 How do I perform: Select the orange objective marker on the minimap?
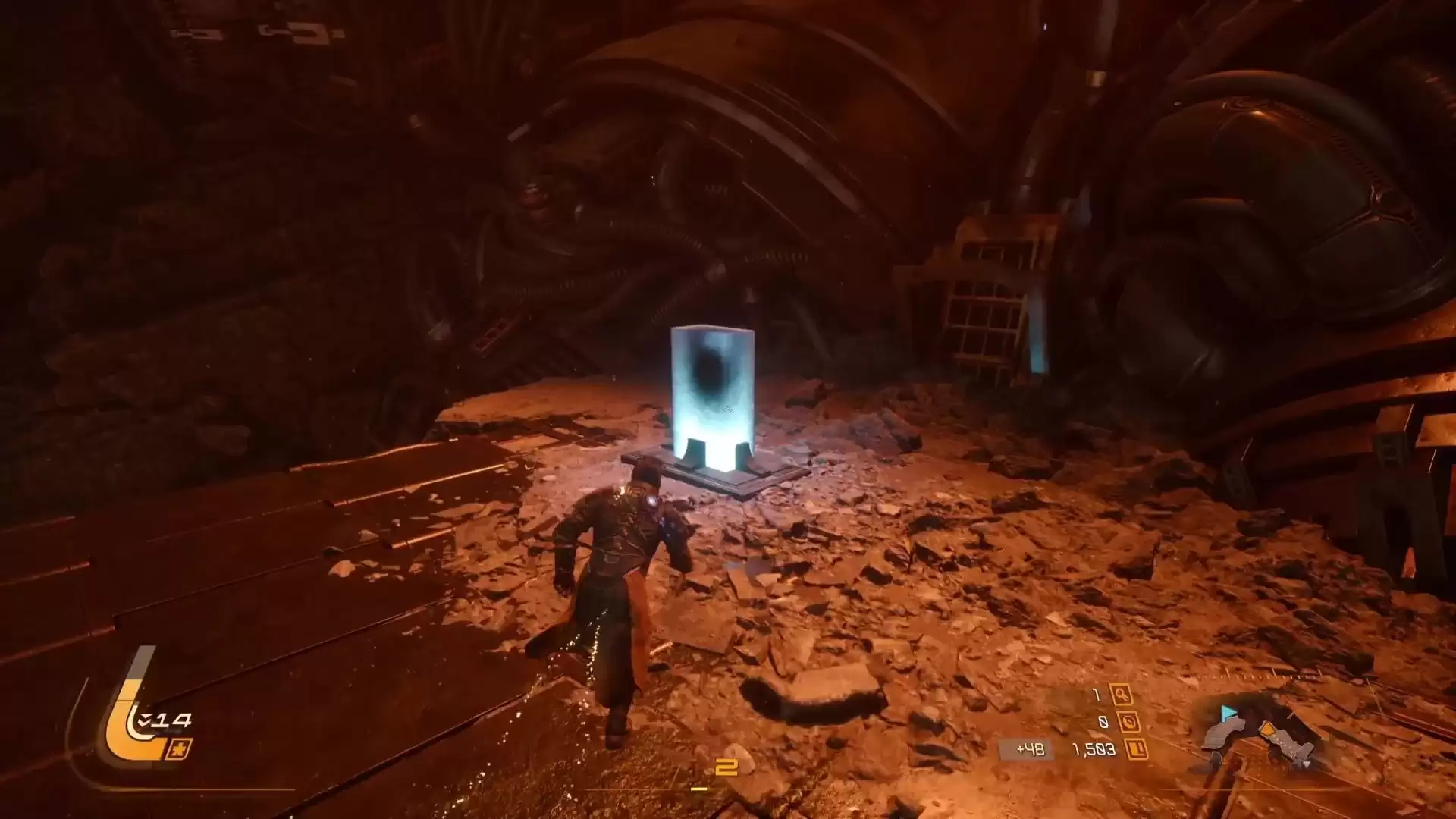pos(1266,730)
